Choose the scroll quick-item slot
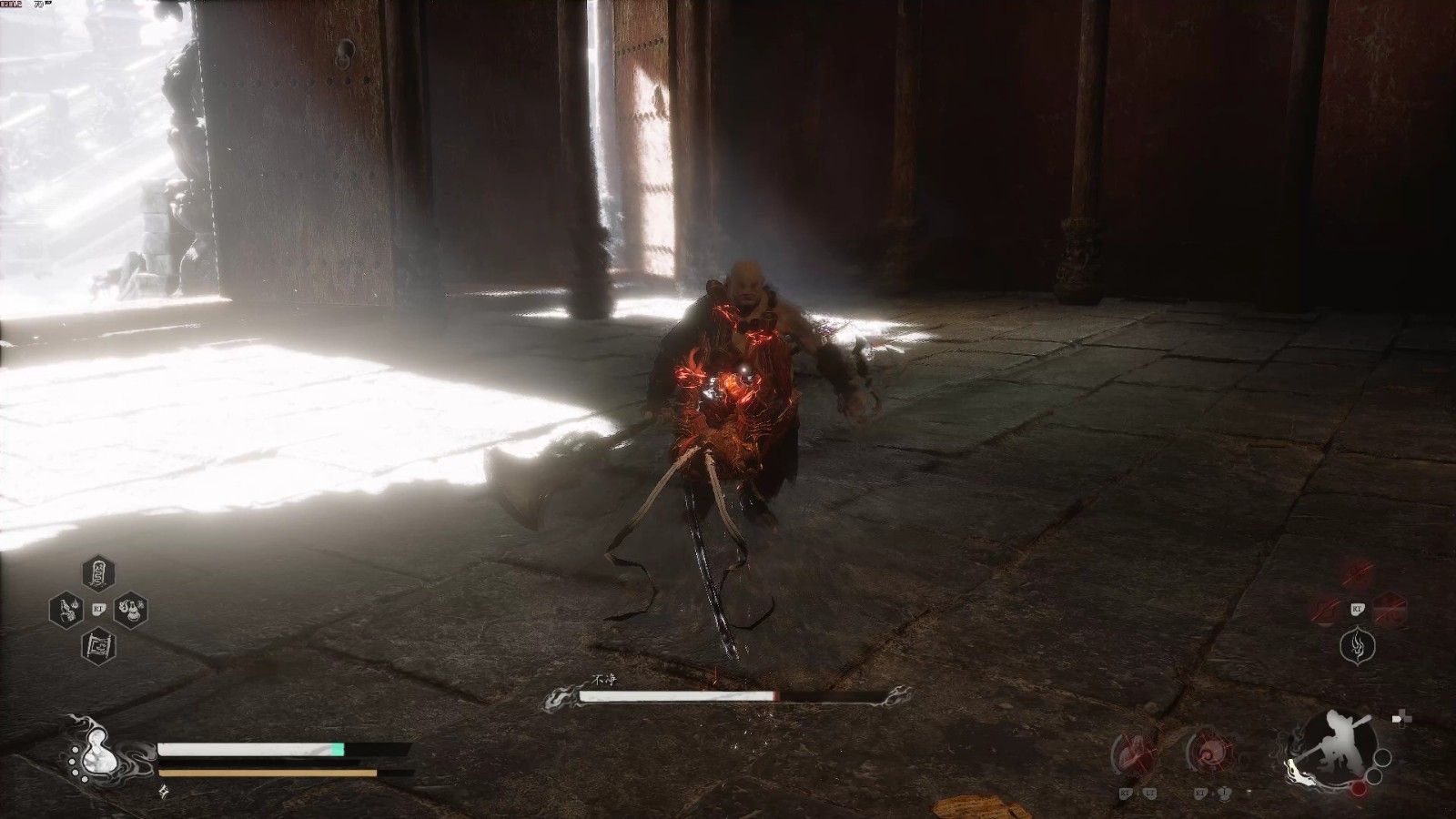 coord(97,646)
